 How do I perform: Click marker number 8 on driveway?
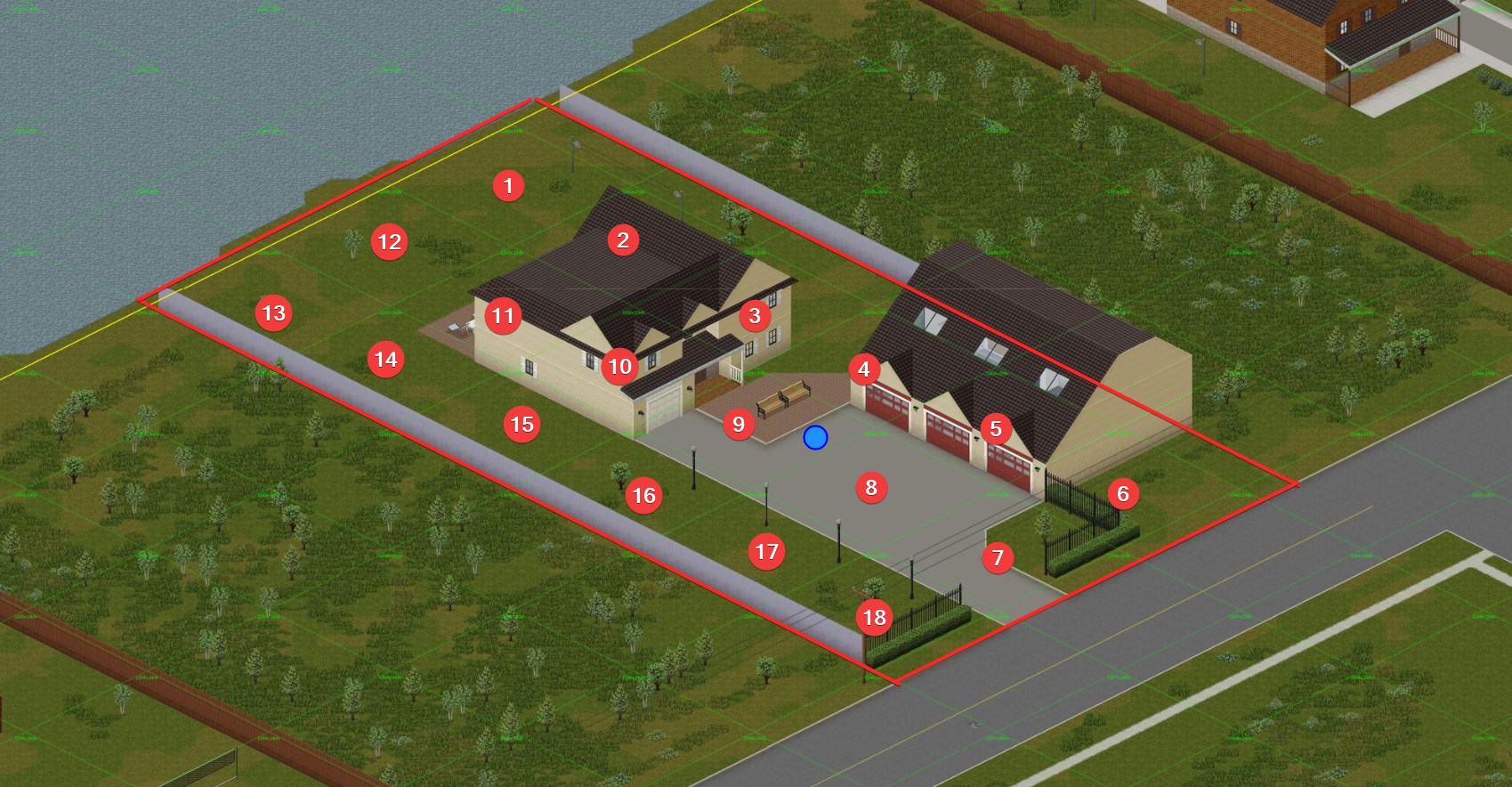871,487
